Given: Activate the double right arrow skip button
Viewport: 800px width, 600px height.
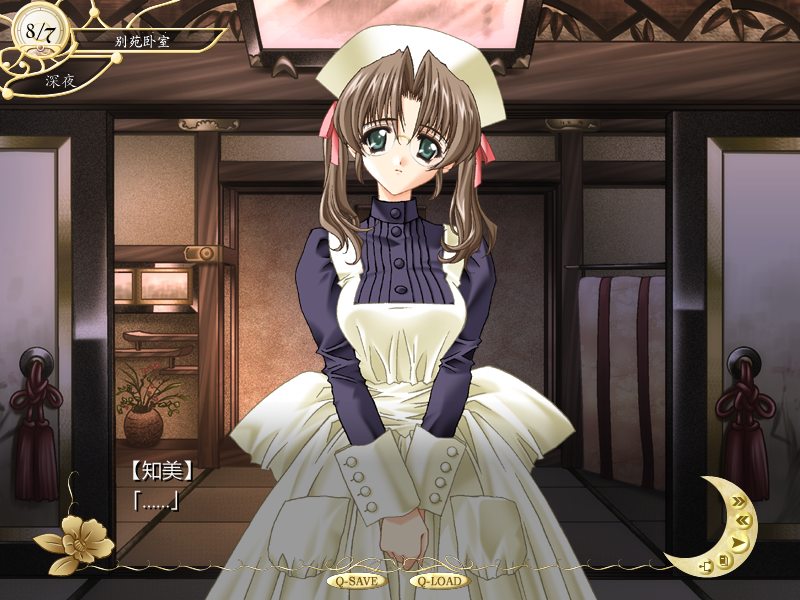Looking at the screenshot, I should click(738, 502).
